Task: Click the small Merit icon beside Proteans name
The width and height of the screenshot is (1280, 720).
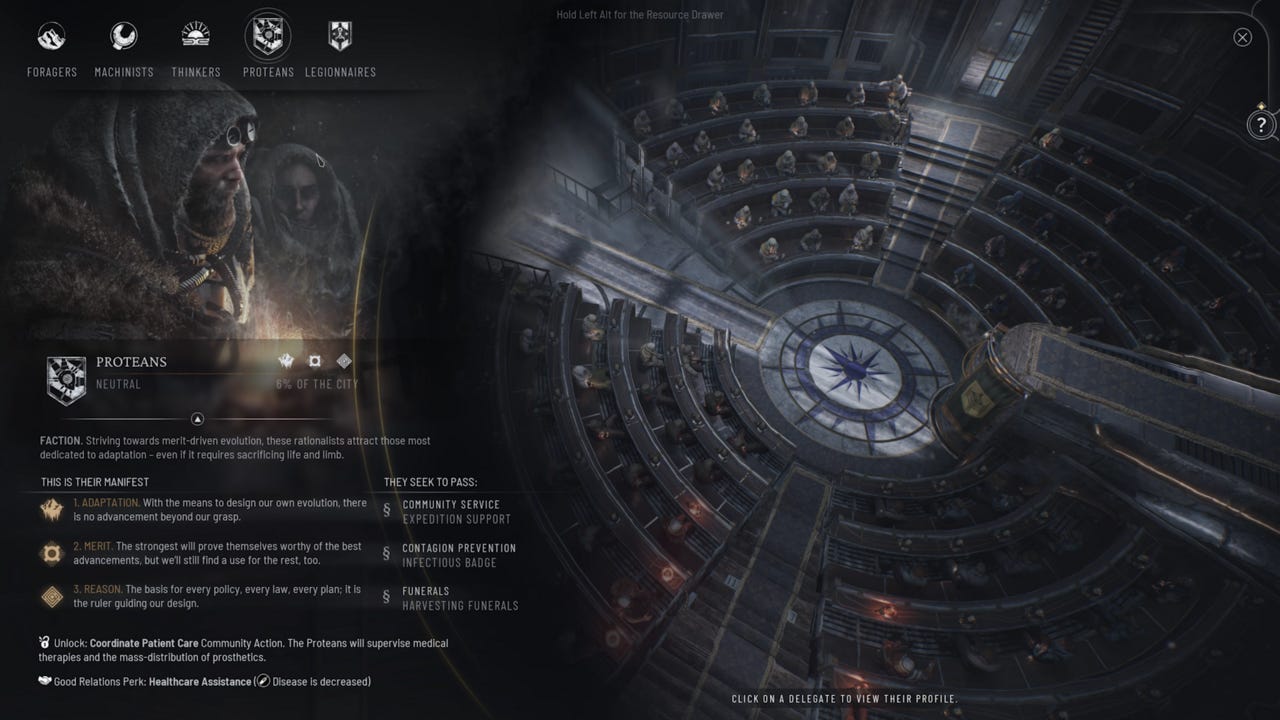Action: click(315, 361)
